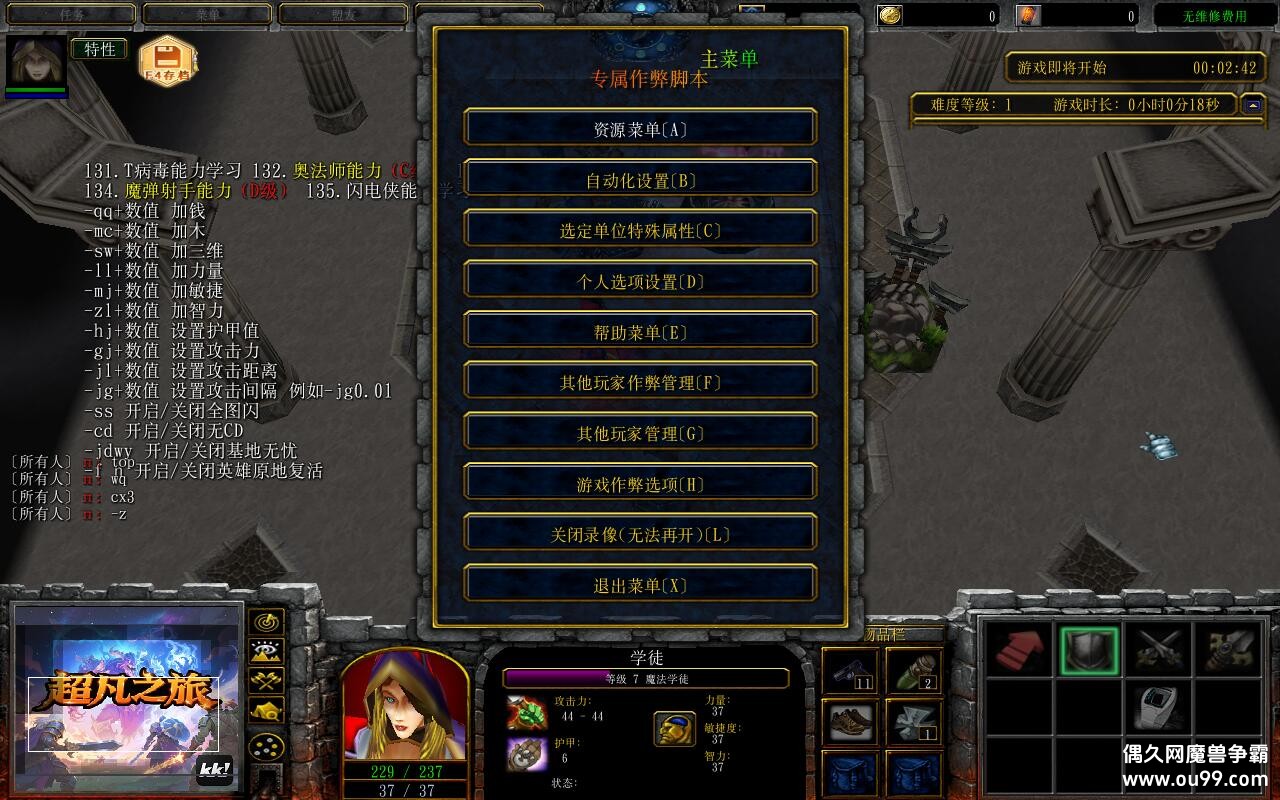
Task: Select the highlighted shield equipment slot
Action: 1090,650
